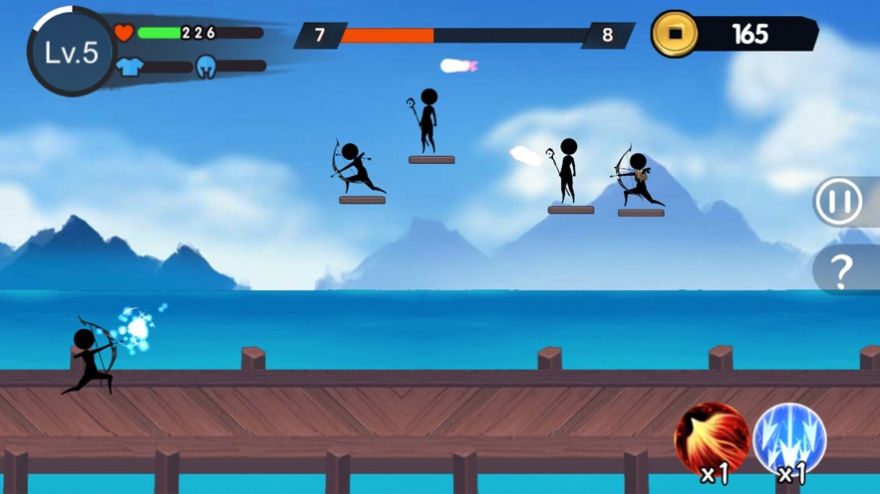This screenshot has width=880, height=494.
Task: Open the question mark help button
Action: pyautogui.click(x=842, y=269)
